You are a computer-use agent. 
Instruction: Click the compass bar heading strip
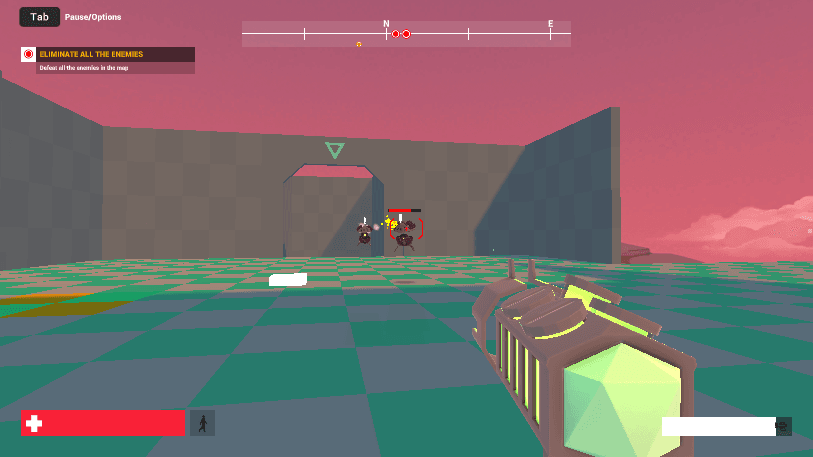click(406, 34)
